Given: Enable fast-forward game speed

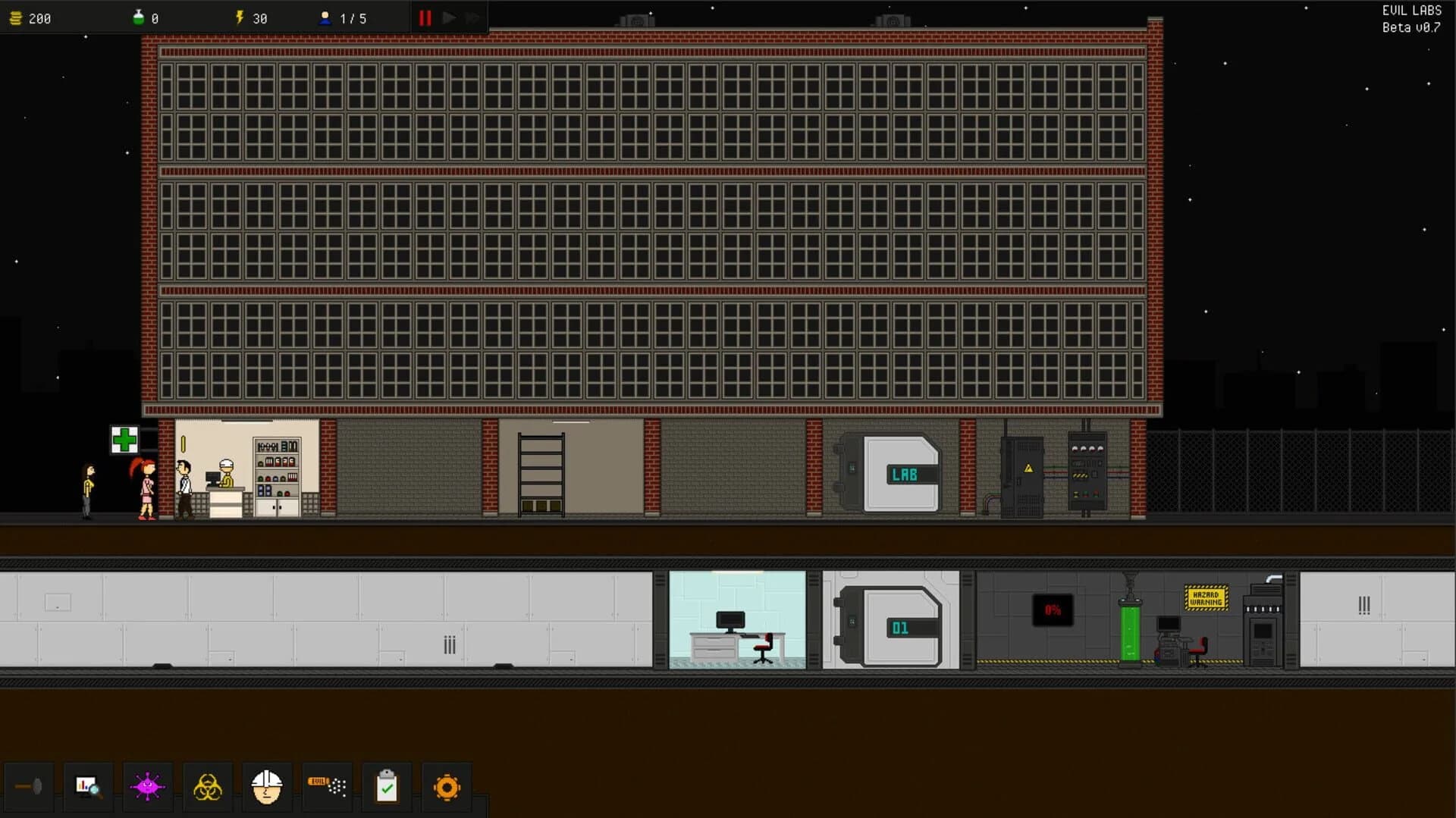Looking at the screenshot, I should click(x=473, y=17).
